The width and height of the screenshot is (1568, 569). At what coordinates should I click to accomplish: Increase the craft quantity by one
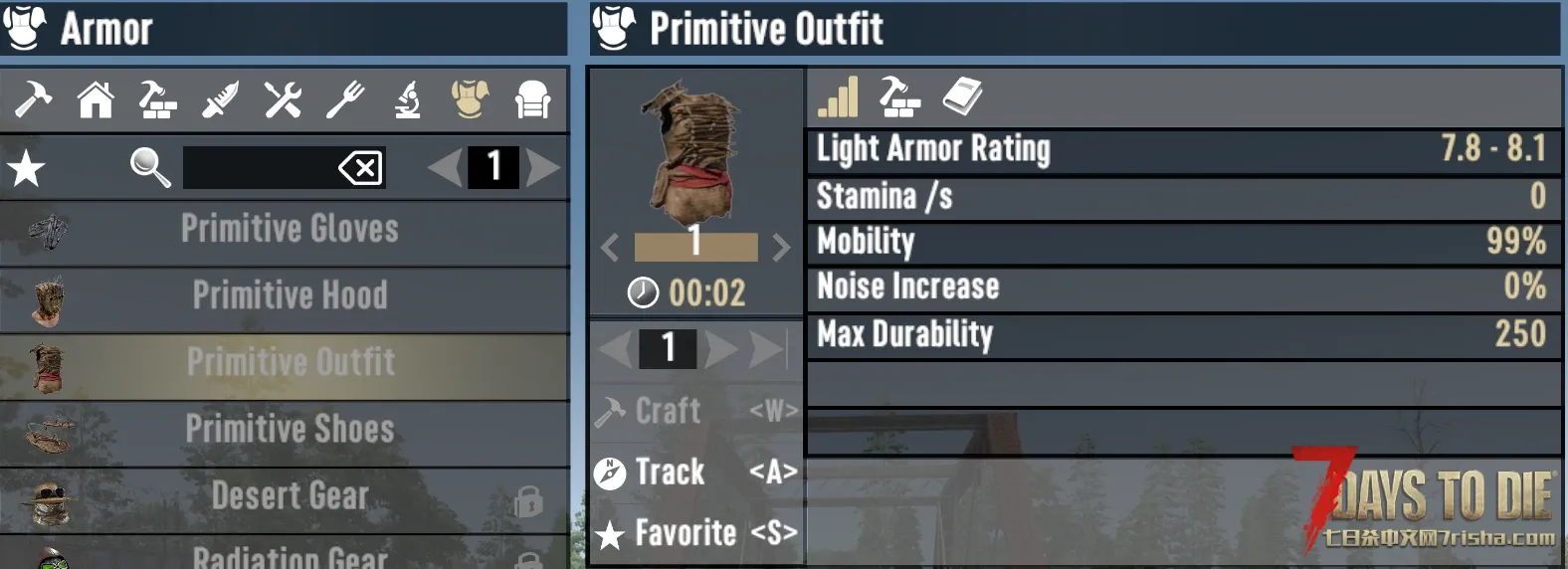tap(721, 348)
